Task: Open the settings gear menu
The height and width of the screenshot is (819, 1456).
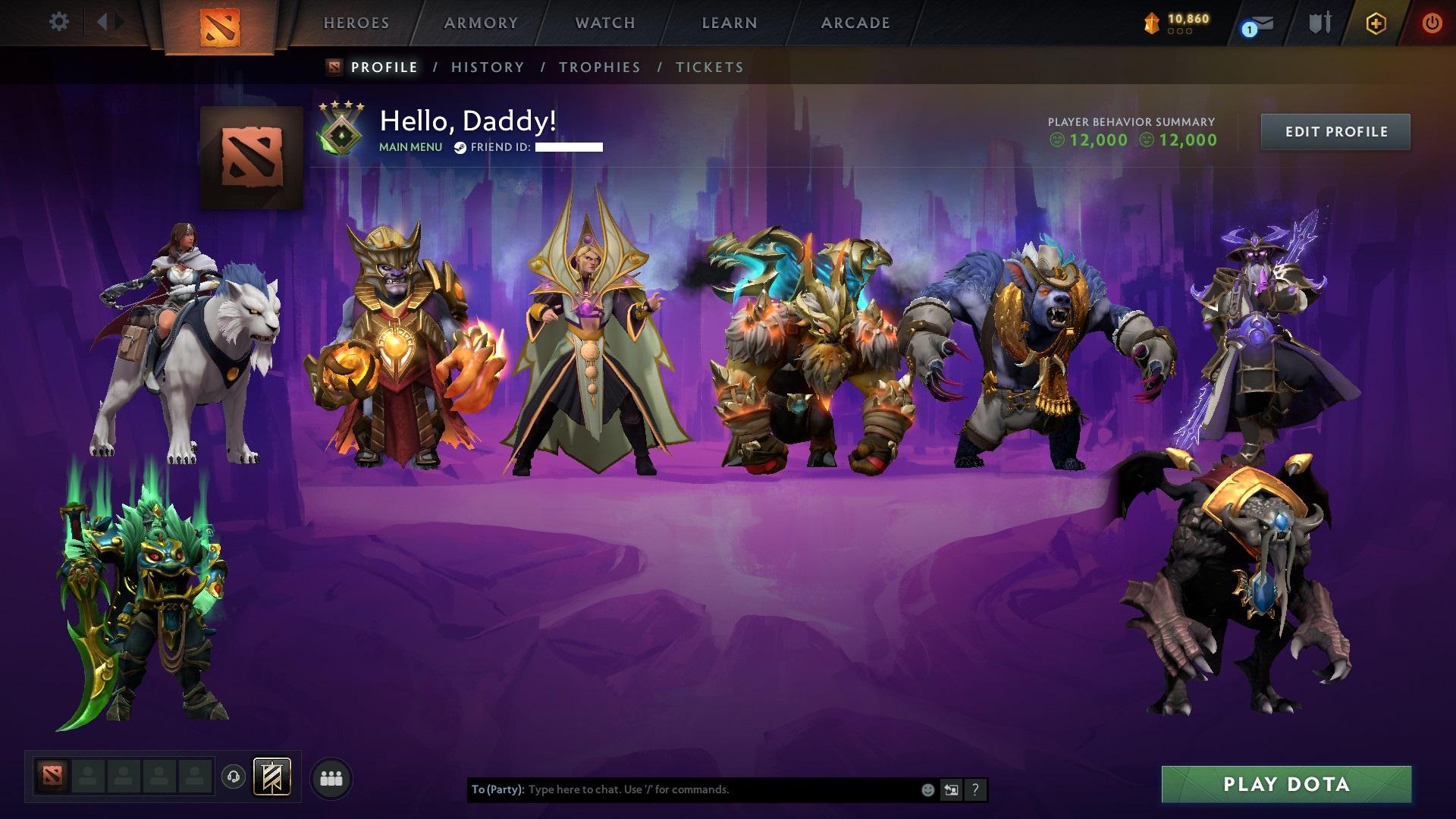Action: [x=58, y=22]
